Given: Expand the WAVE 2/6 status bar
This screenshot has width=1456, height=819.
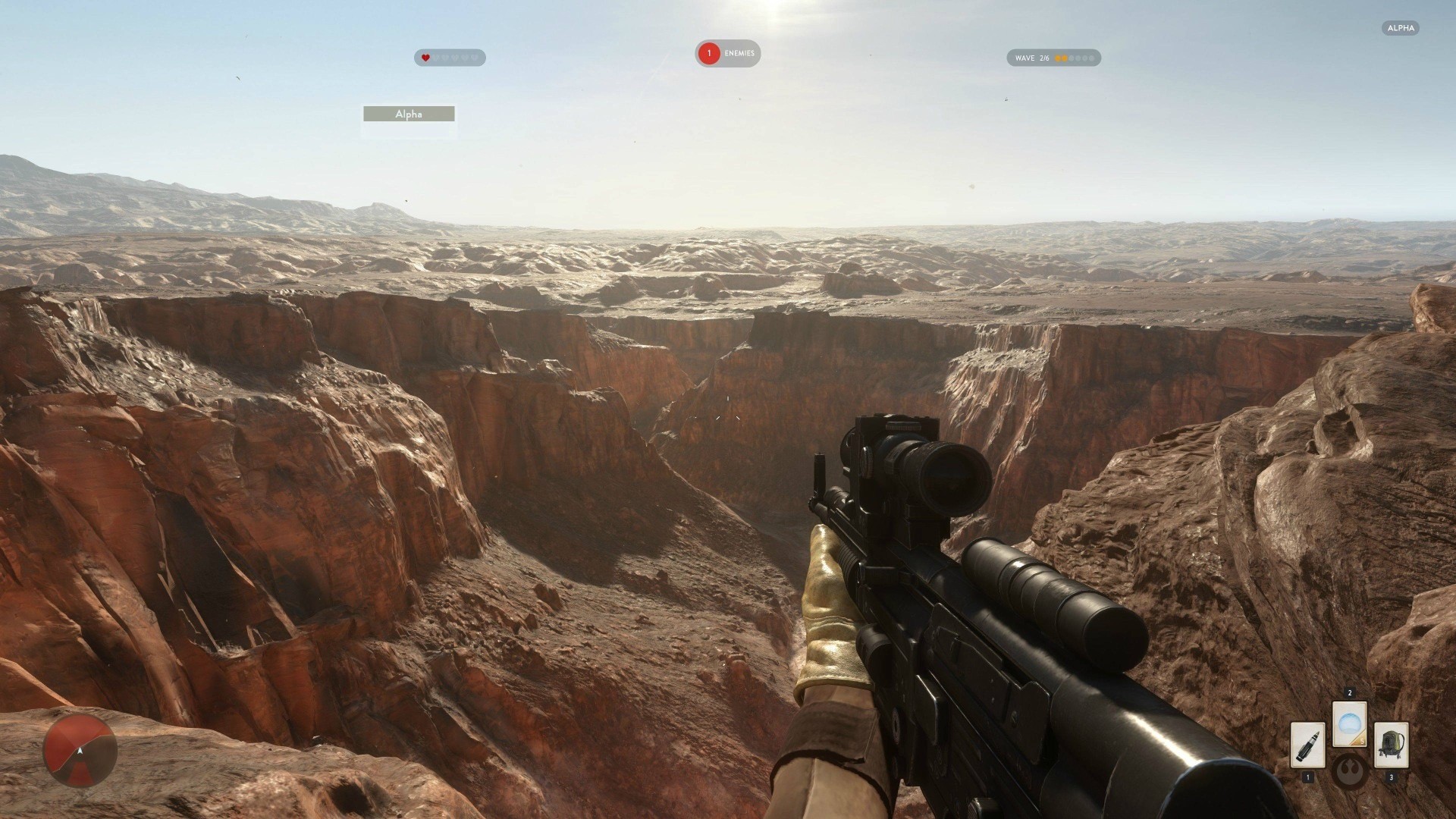Looking at the screenshot, I should pyautogui.click(x=1053, y=57).
